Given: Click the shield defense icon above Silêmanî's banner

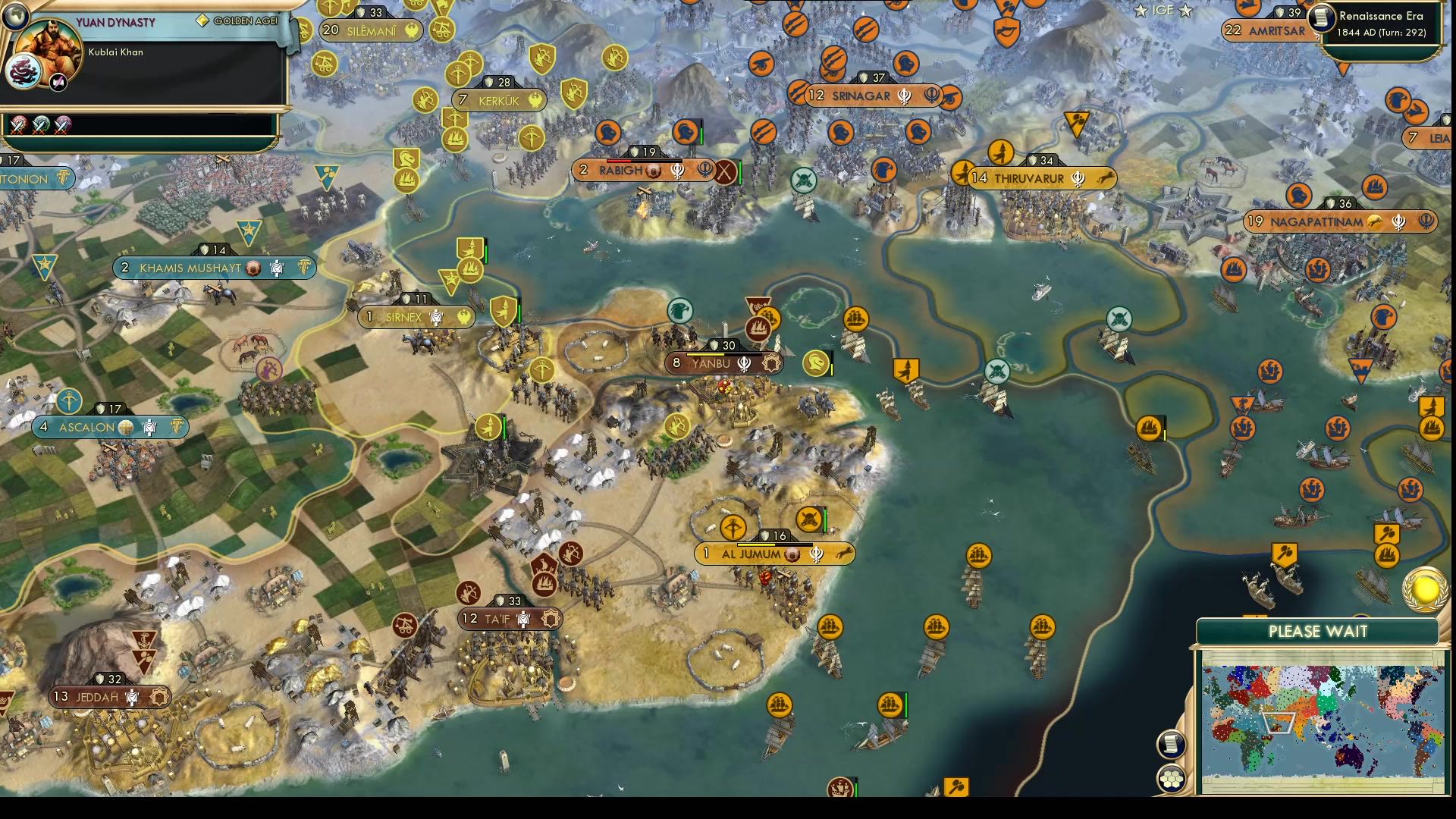Looking at the screenshot, I should point(360,12).
